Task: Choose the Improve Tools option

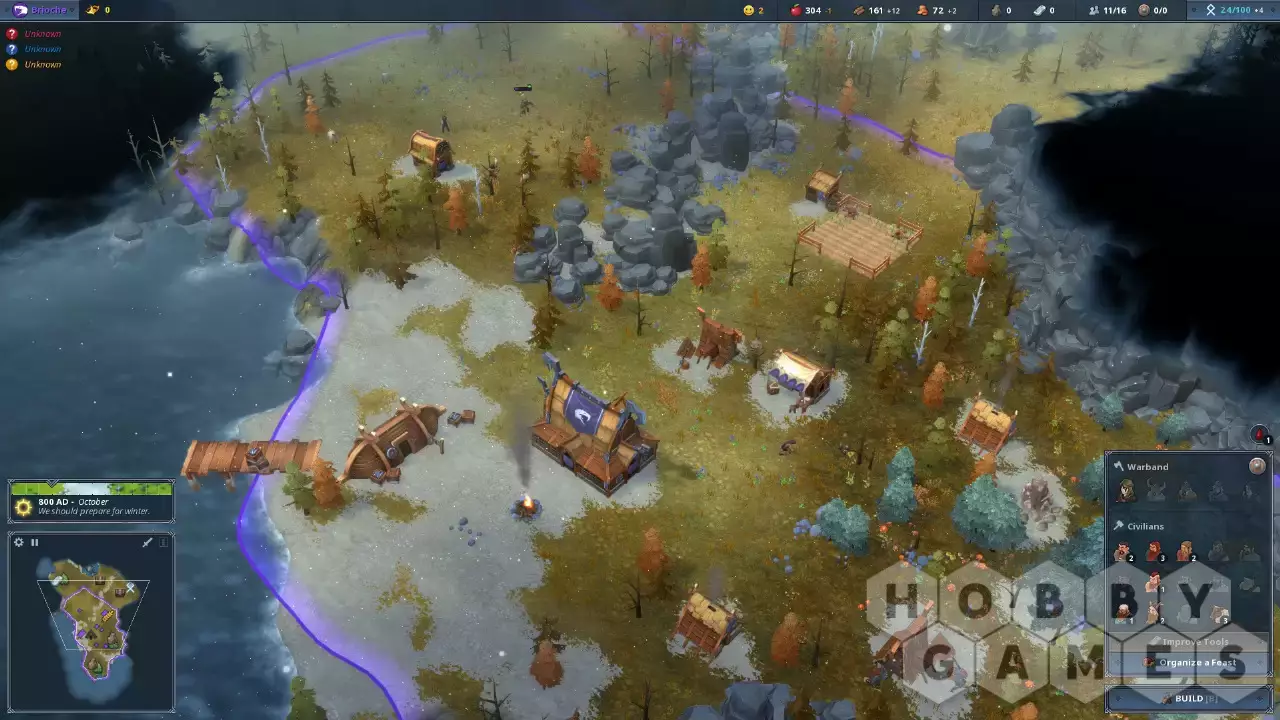Action: (x=1190, y=642)
